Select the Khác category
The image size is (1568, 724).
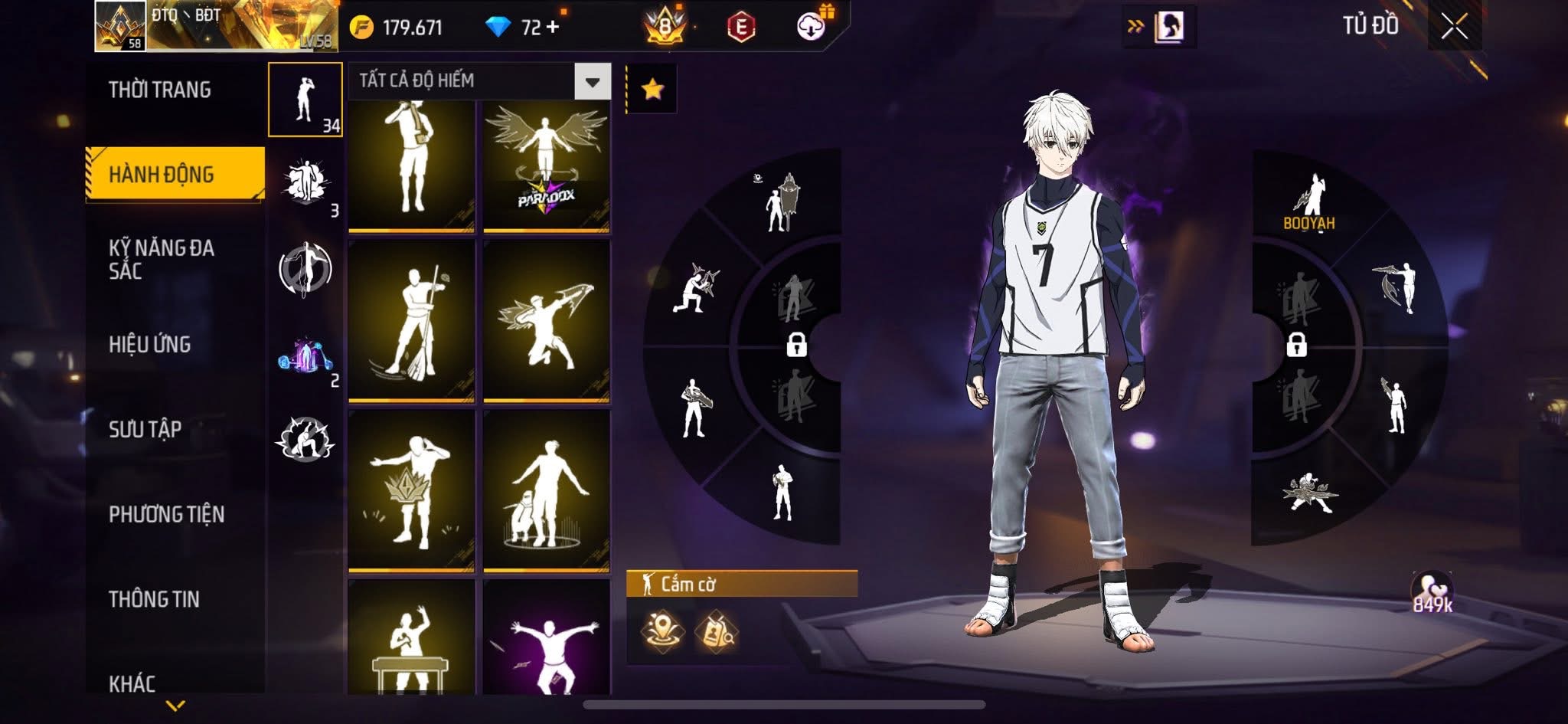132,683
